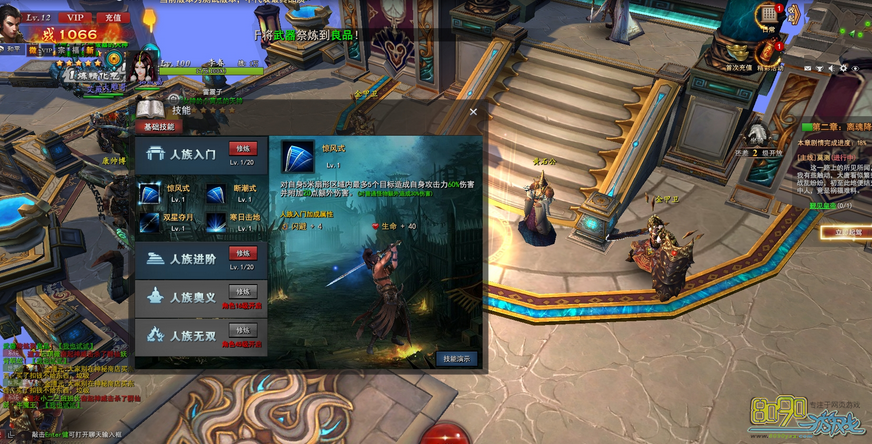This screenshot has width=872, height=444.
Task: Open the 技能演示 skill demo
Action: (456, 358)
